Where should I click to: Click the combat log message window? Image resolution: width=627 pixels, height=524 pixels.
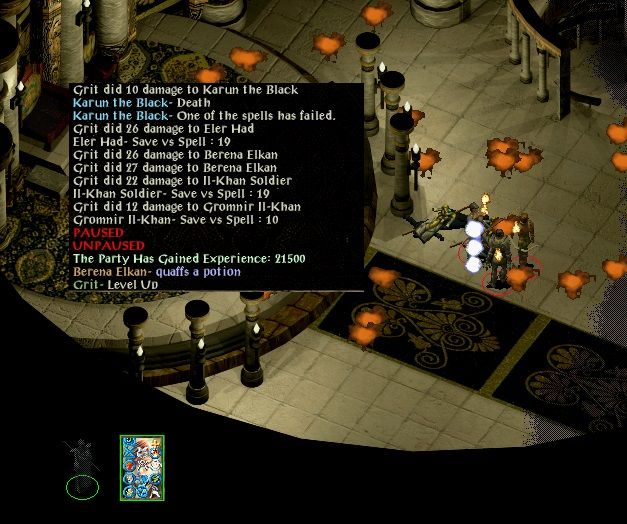tap(217, 187)
